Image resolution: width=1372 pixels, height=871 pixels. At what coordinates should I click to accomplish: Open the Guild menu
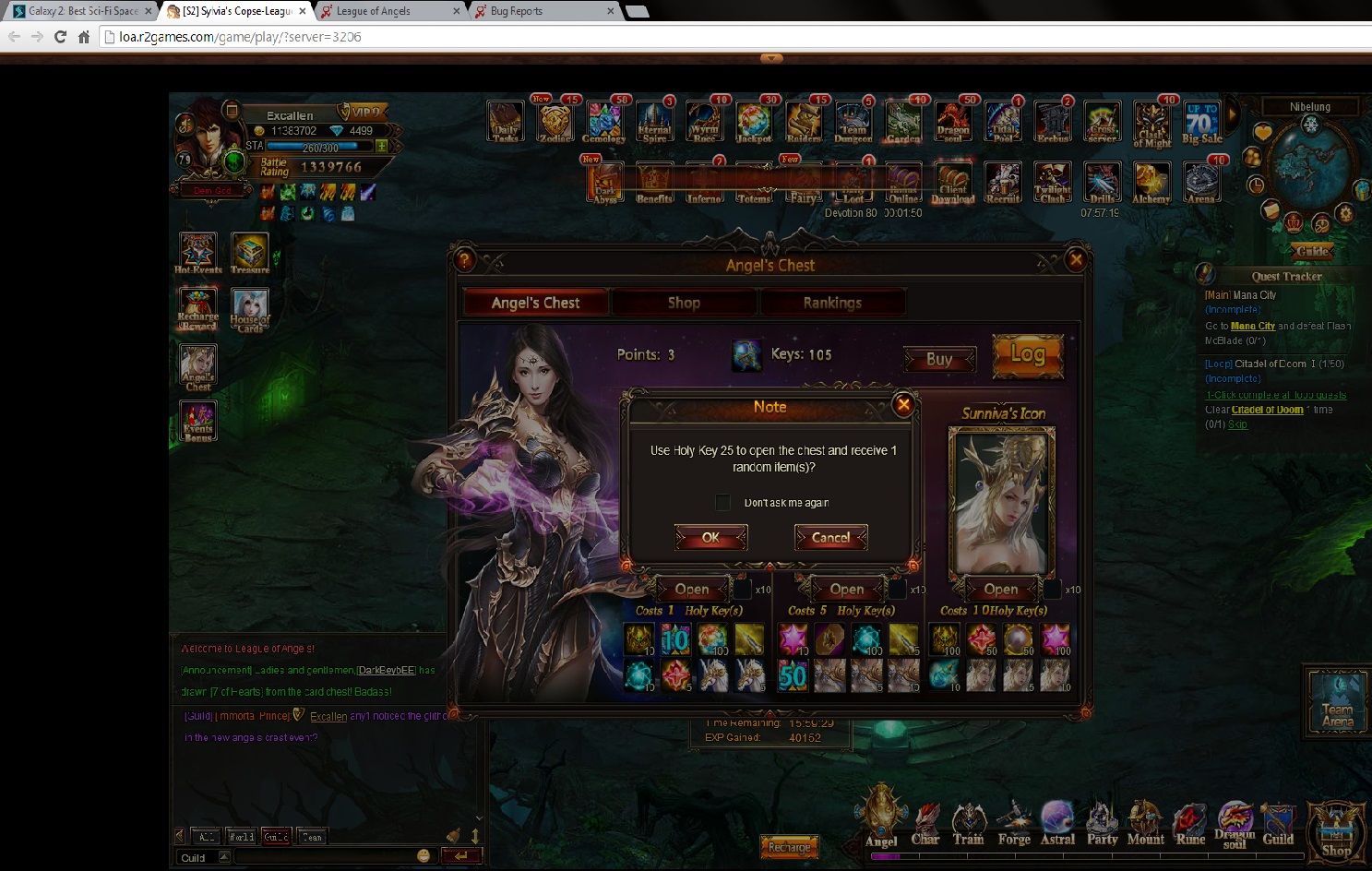(1278, 824)
